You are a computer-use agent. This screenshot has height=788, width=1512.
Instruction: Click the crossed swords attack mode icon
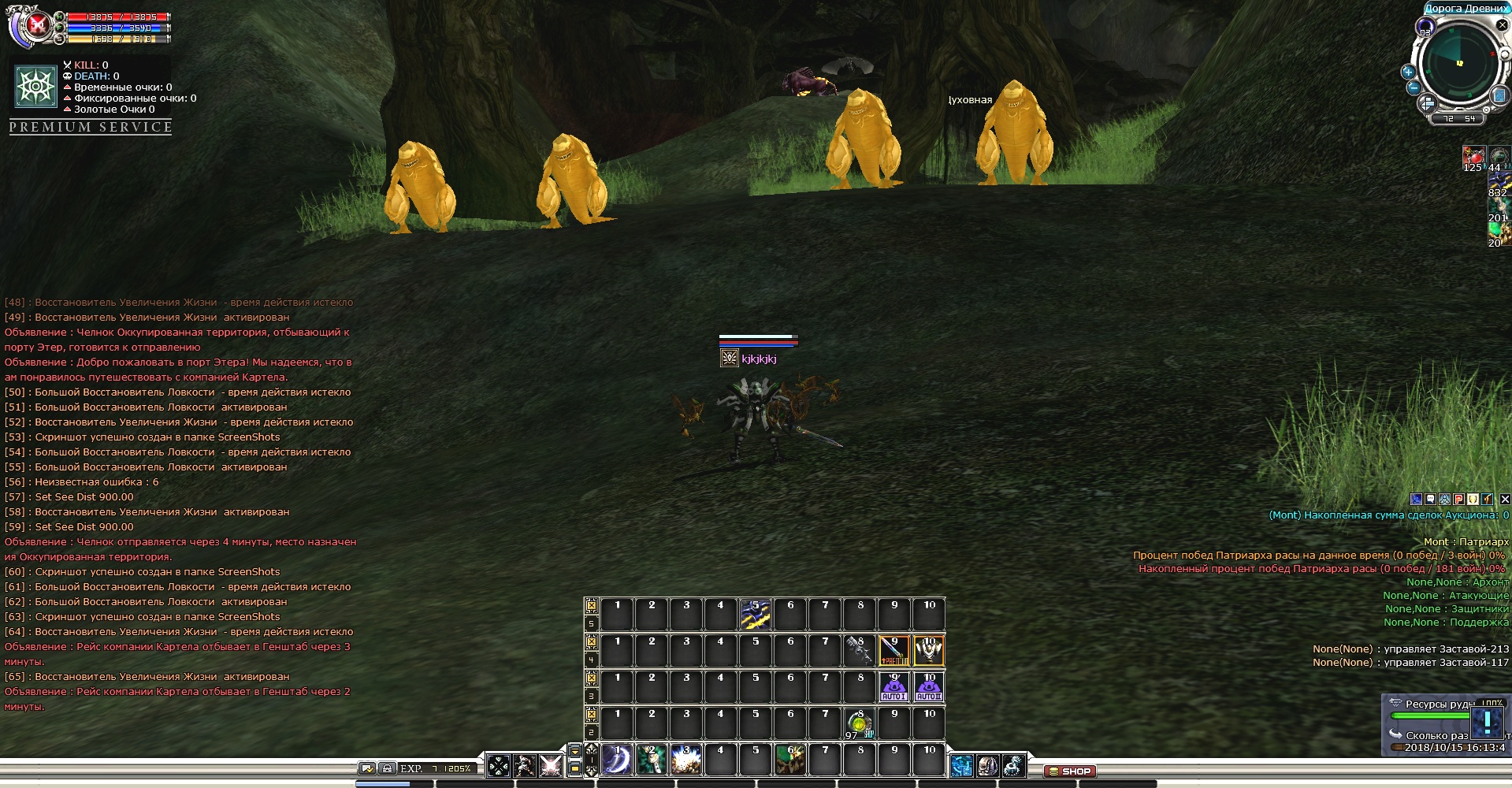click(551, 765)
